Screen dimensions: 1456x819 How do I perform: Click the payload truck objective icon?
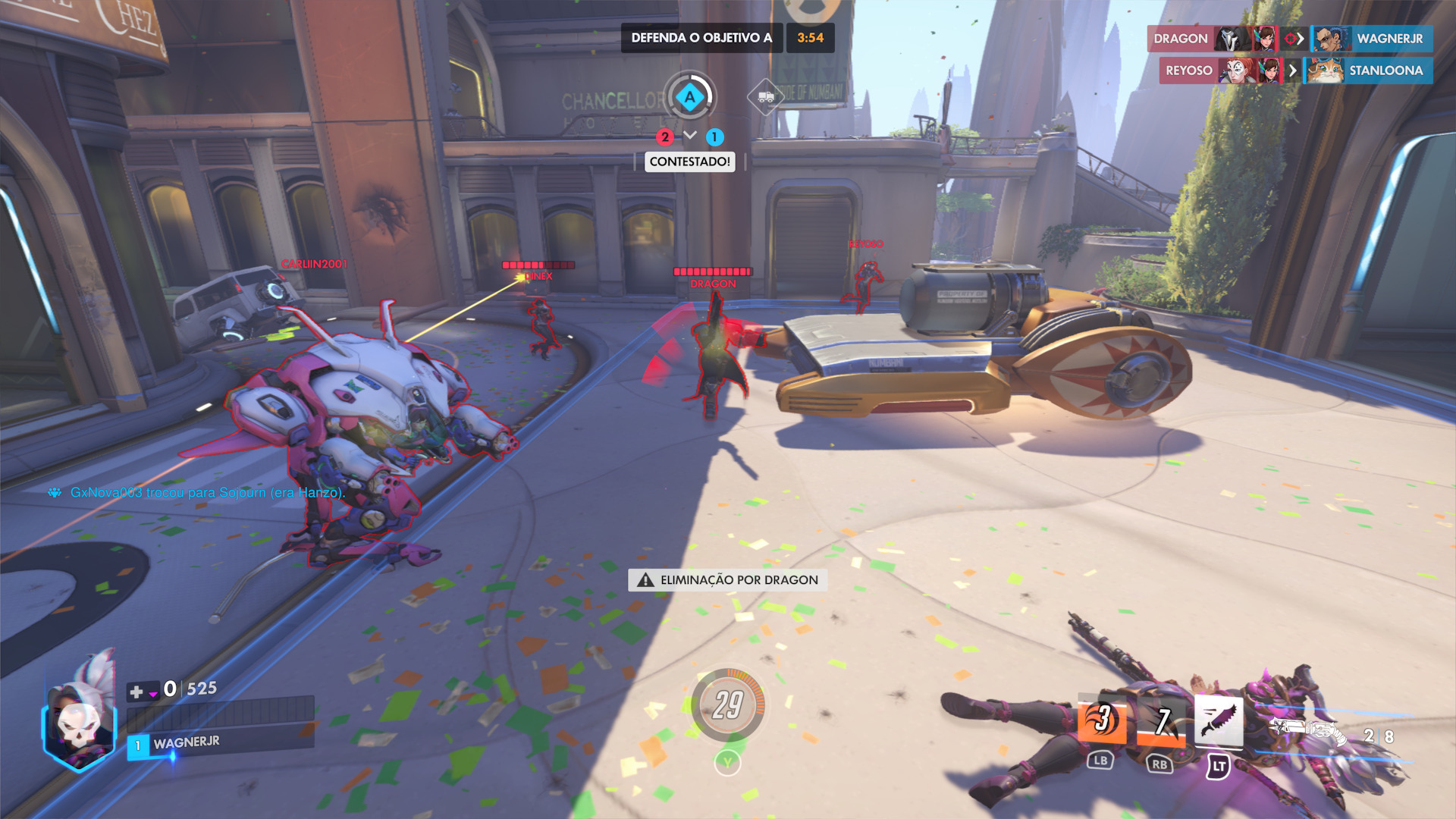765,97
